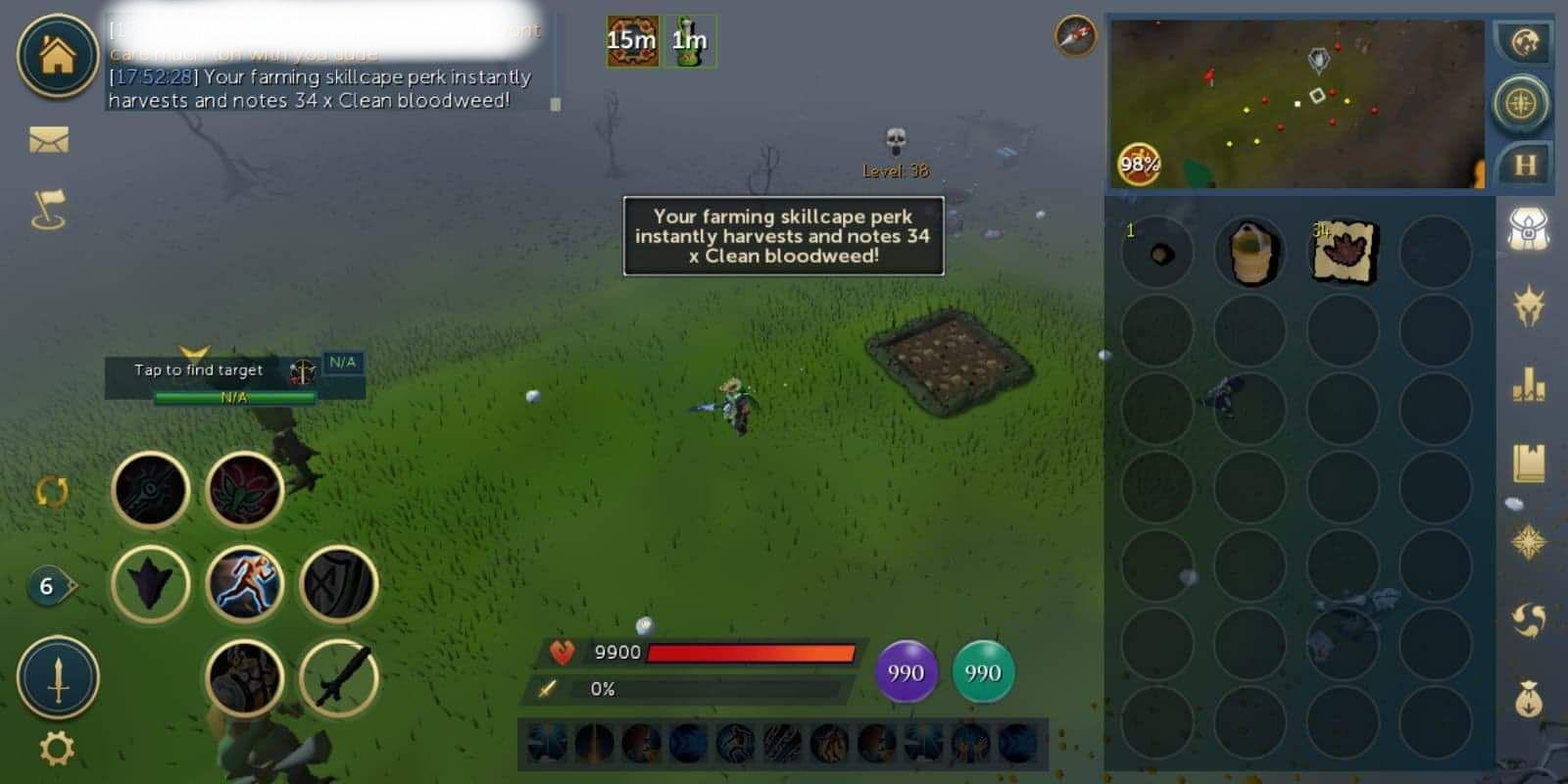Open the activity flag icon
Viewport: 1568px width, 784px height.
pos(51,206)
